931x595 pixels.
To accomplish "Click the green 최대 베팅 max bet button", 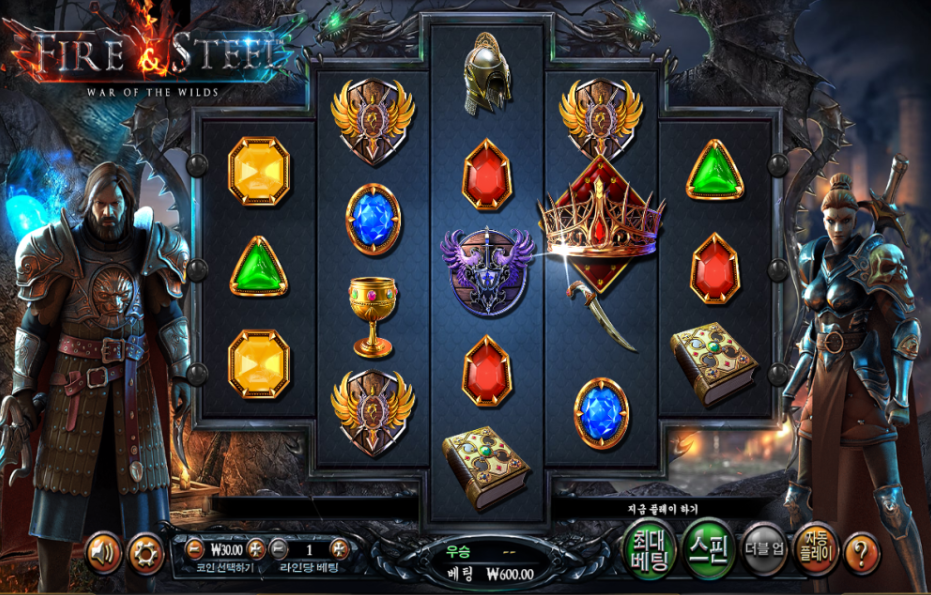I will click(648, 548).
